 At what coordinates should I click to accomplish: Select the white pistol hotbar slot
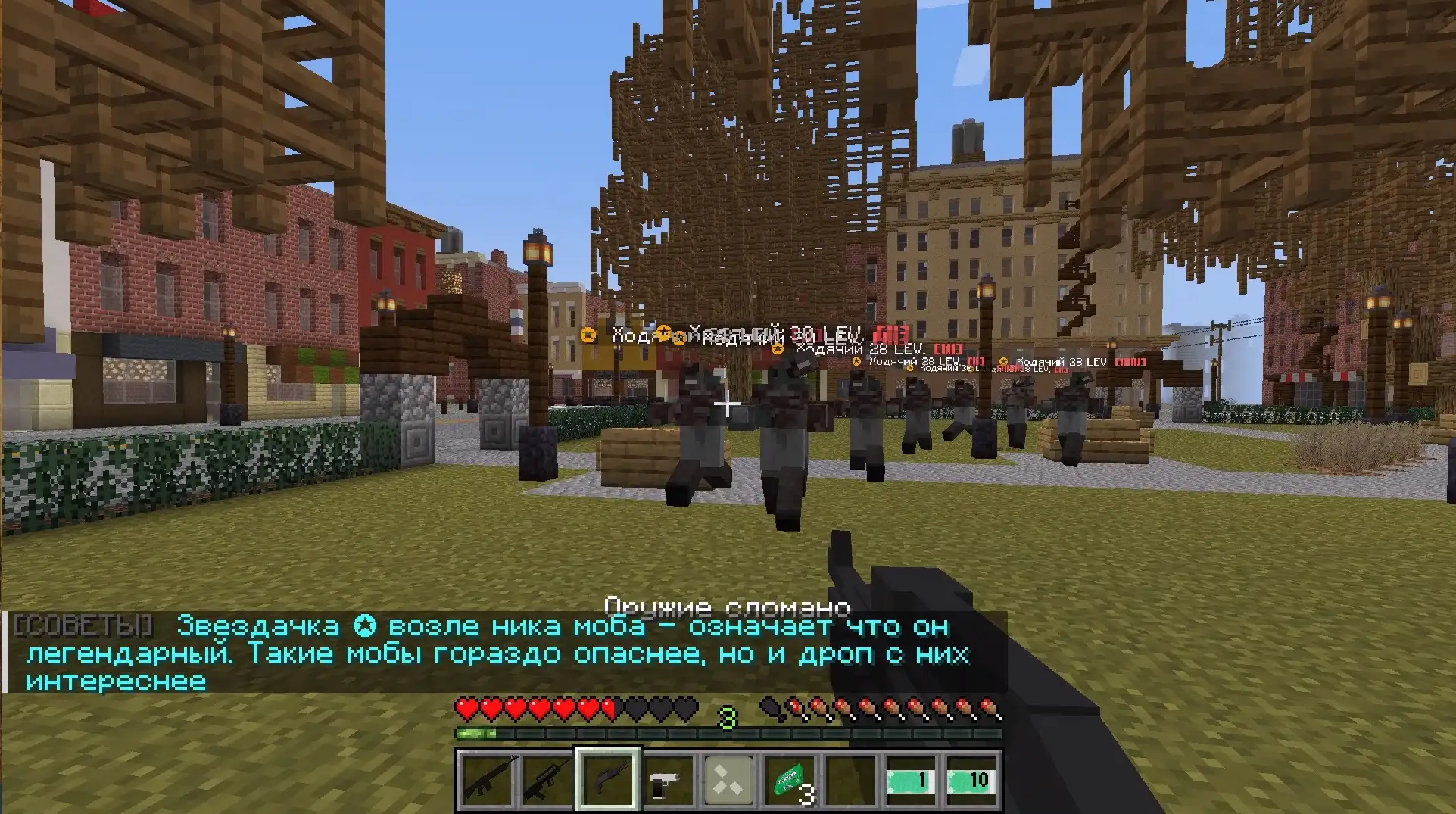(x=668, y=780)
